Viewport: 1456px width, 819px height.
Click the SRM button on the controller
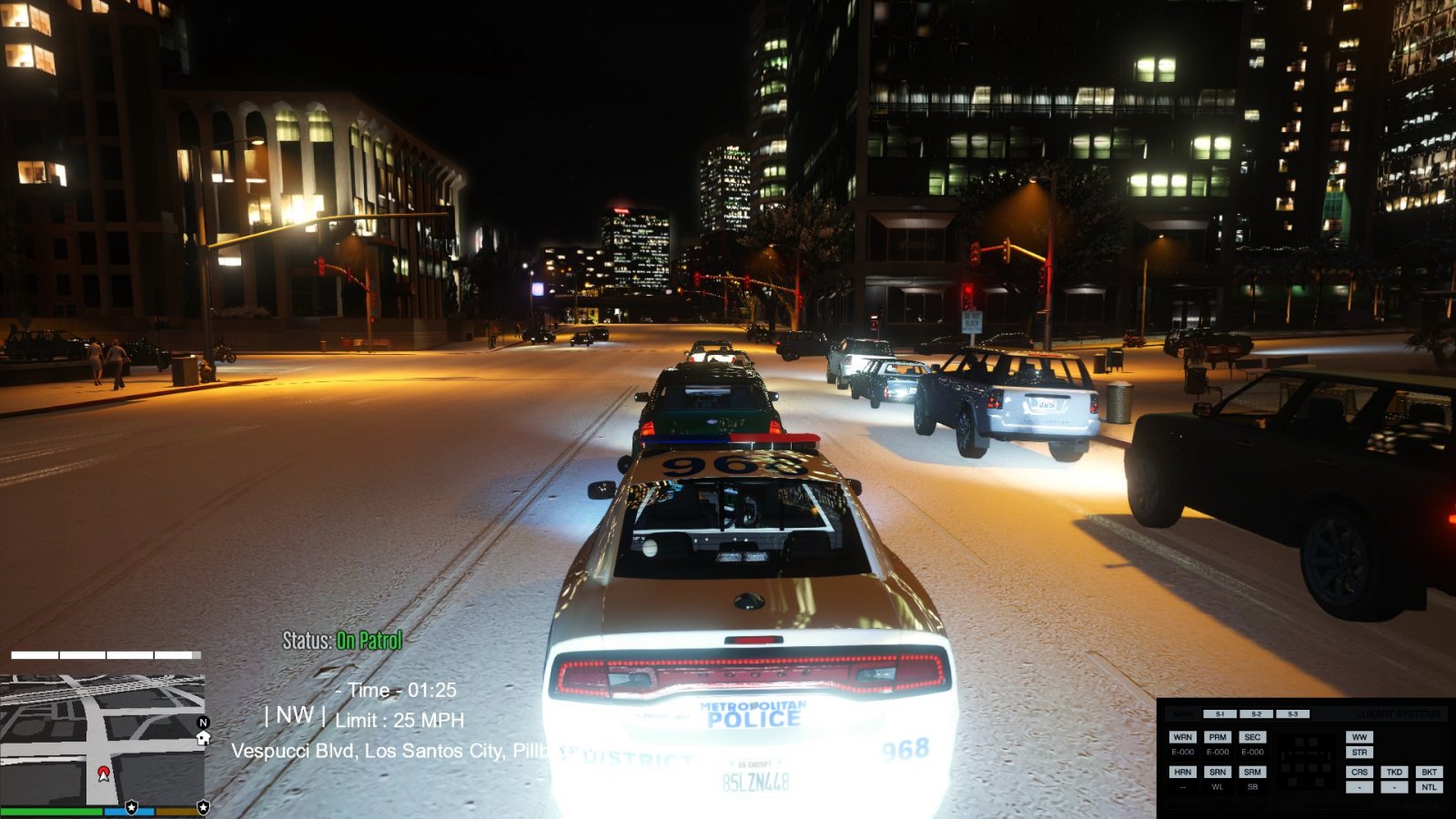(x=1252, y=772)
